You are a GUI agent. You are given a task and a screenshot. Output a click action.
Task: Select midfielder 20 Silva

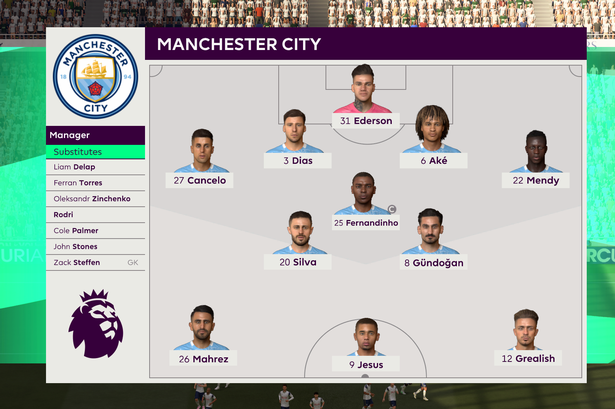298,240
